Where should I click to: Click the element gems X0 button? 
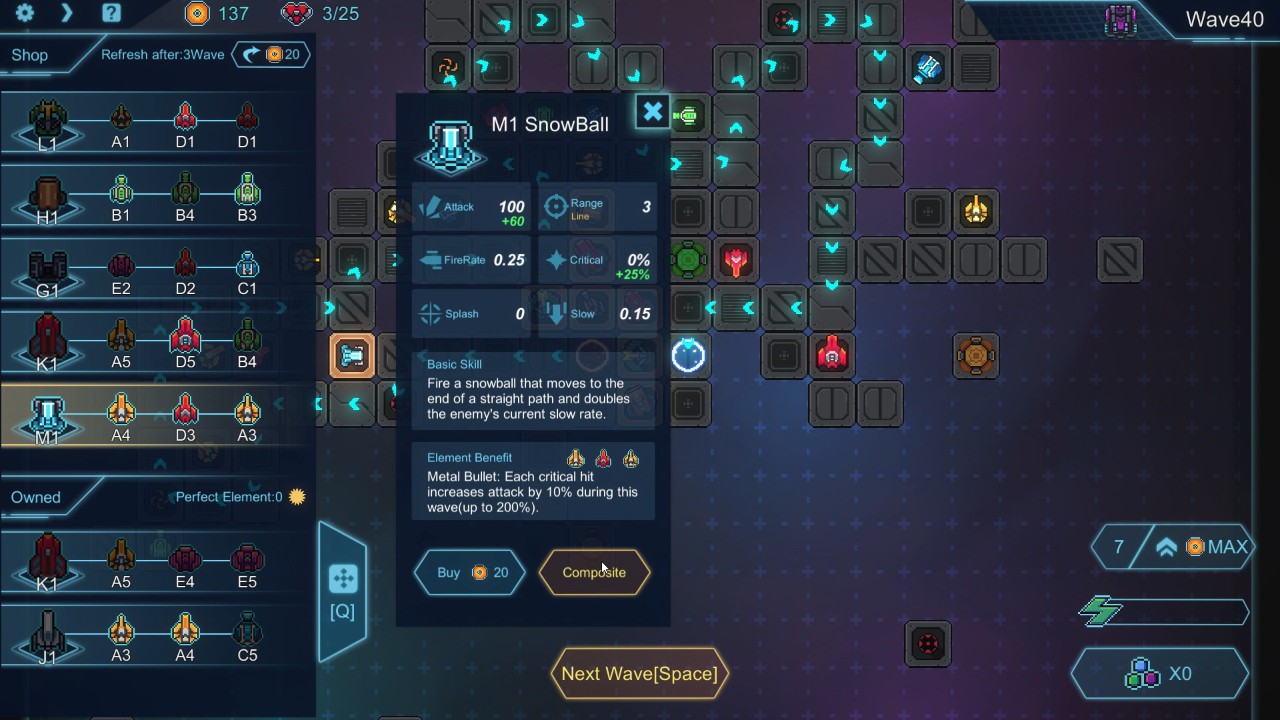point(1160,674)
